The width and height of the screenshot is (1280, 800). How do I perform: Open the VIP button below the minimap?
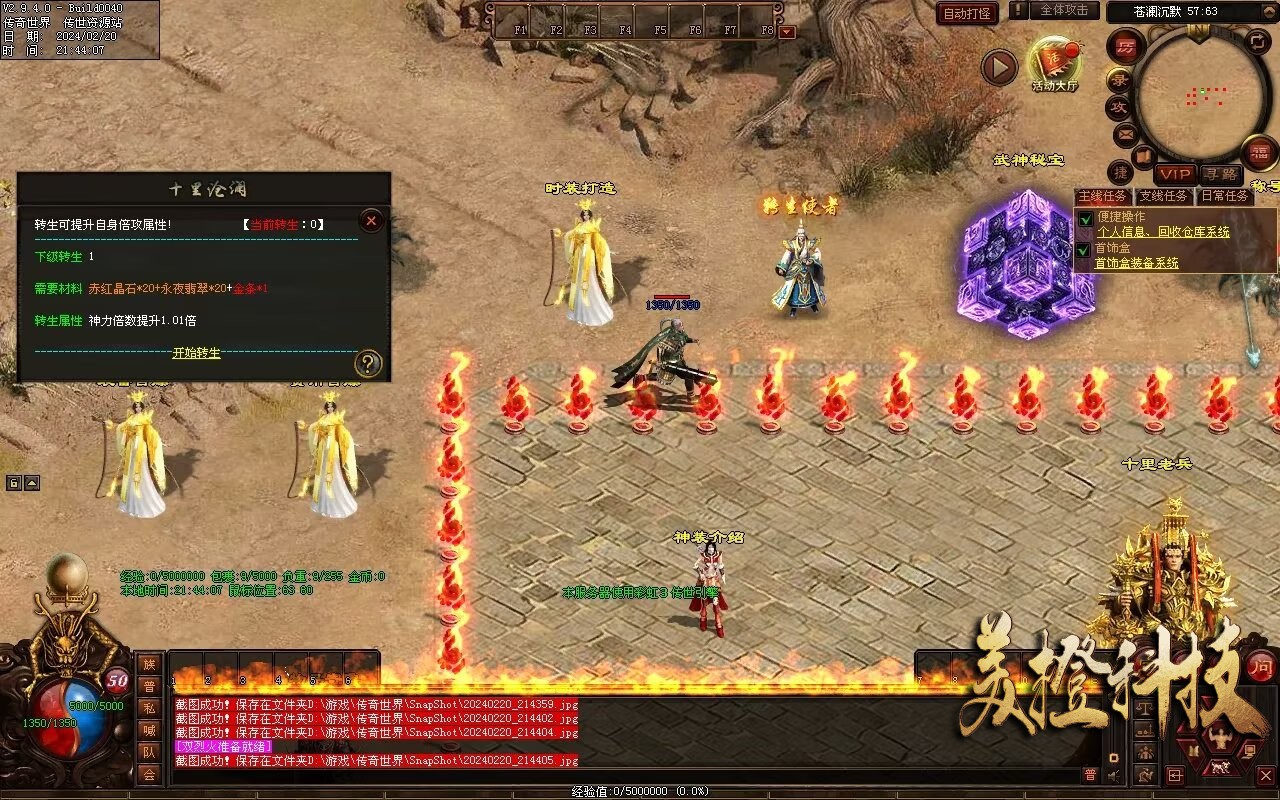pos(1175,174)
